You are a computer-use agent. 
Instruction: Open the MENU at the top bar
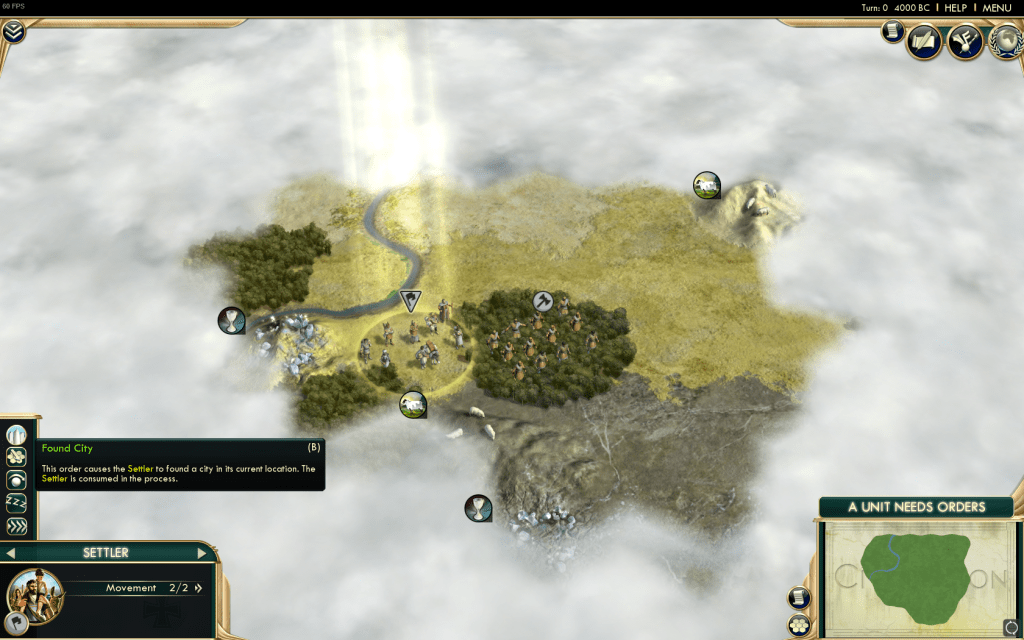[x=996, y=8]
